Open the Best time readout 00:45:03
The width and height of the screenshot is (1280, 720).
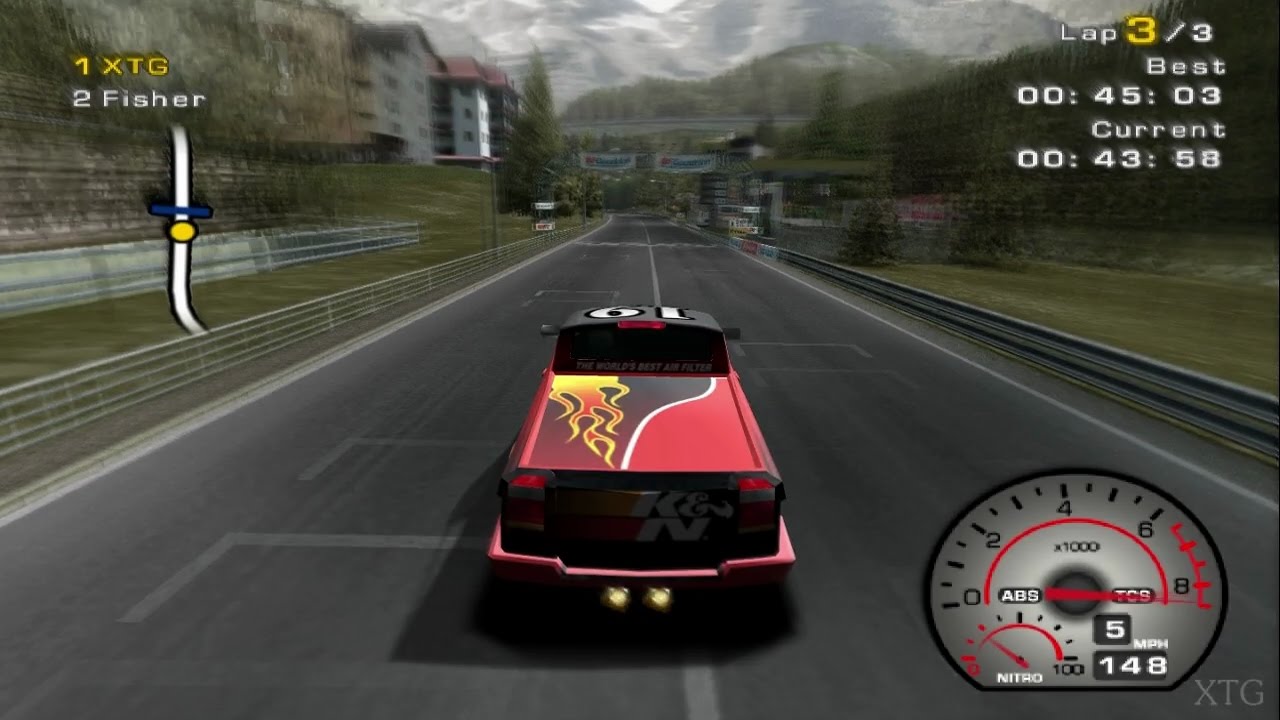pos(1124,96)
